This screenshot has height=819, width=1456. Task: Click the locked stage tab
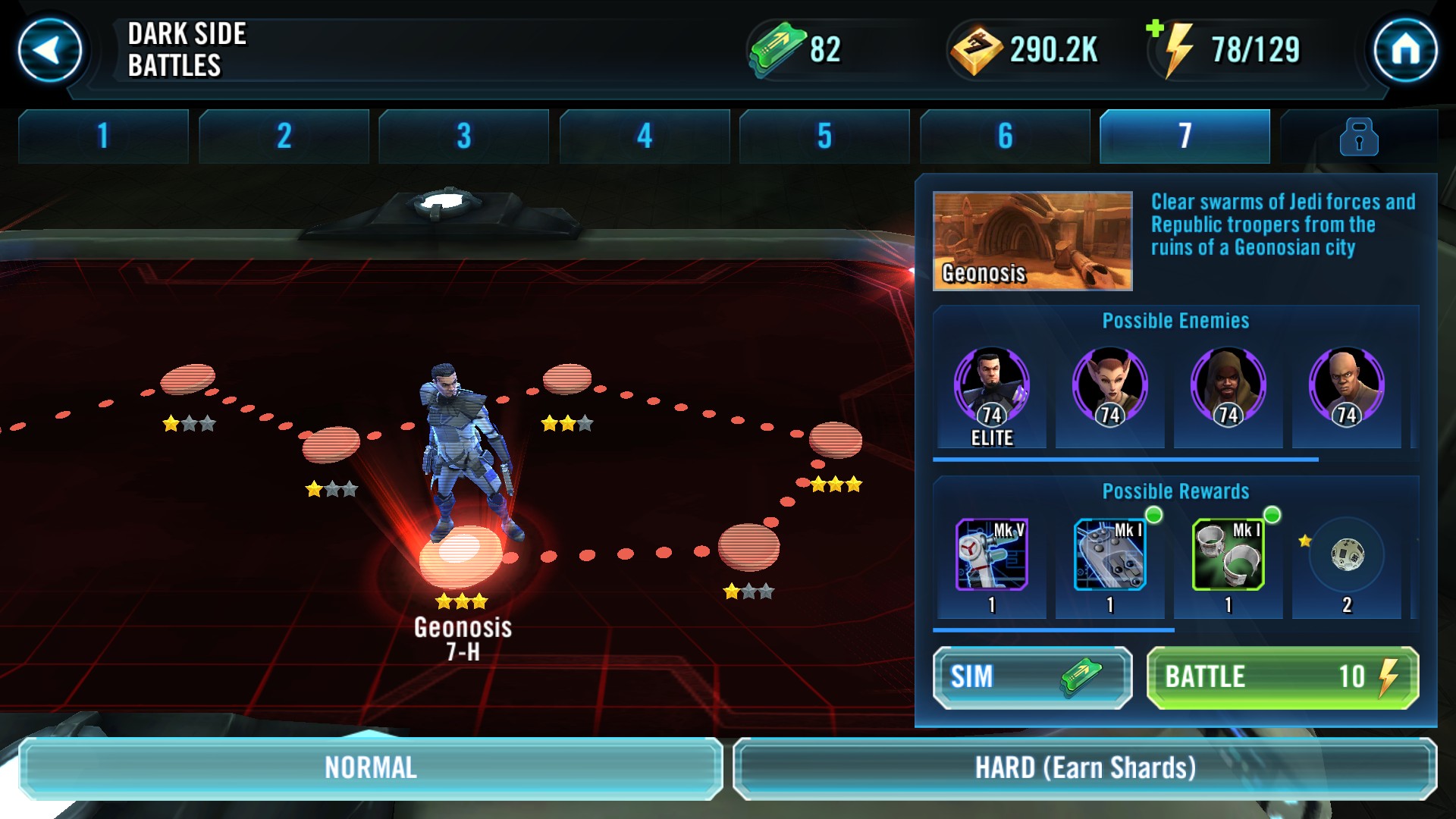(x=1358, y=136)
